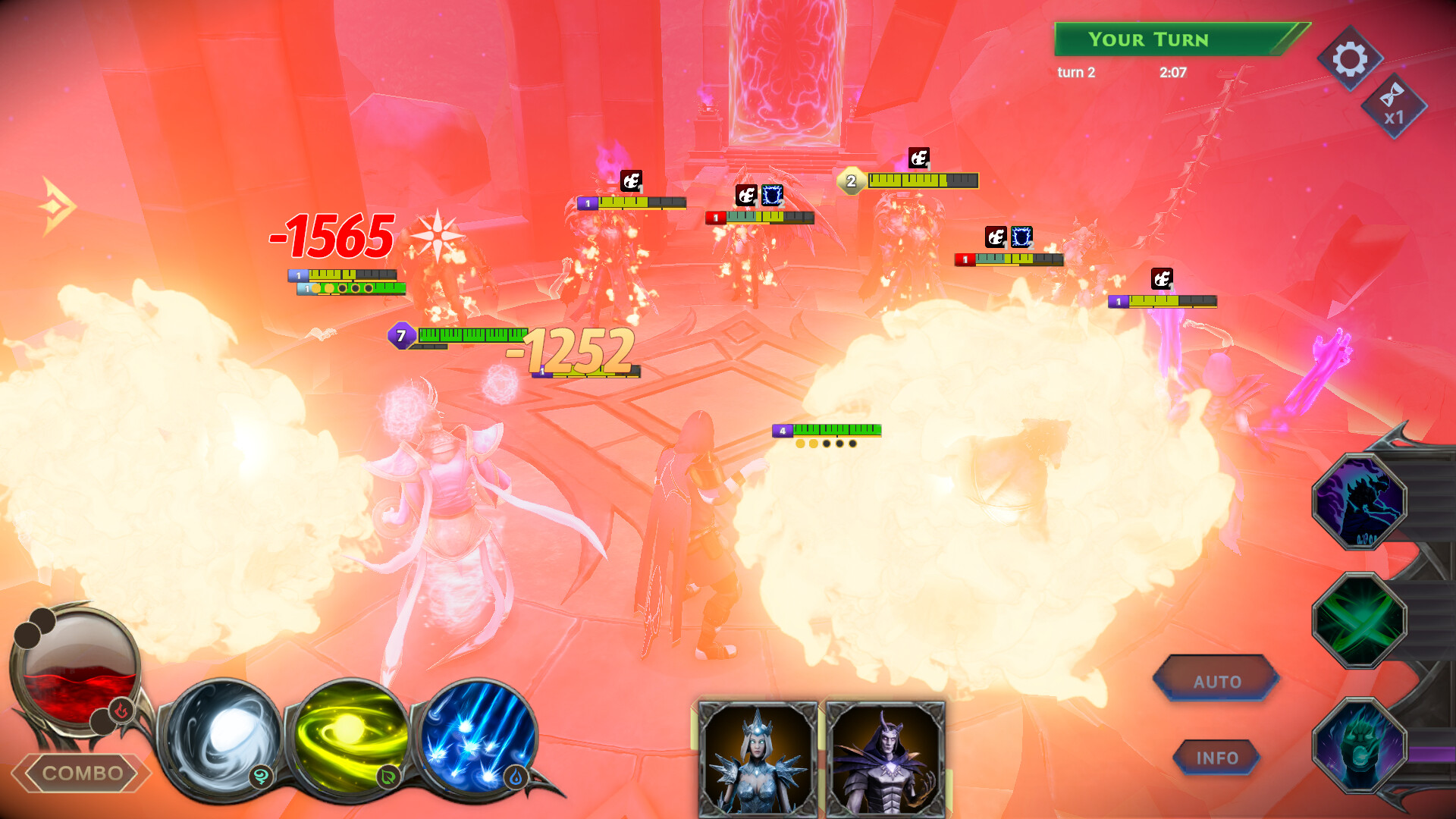Image resolution: width=1456 pixels, height=819 pixels.
Task: Click the arrow indicator on left edge
Action: 57,205
